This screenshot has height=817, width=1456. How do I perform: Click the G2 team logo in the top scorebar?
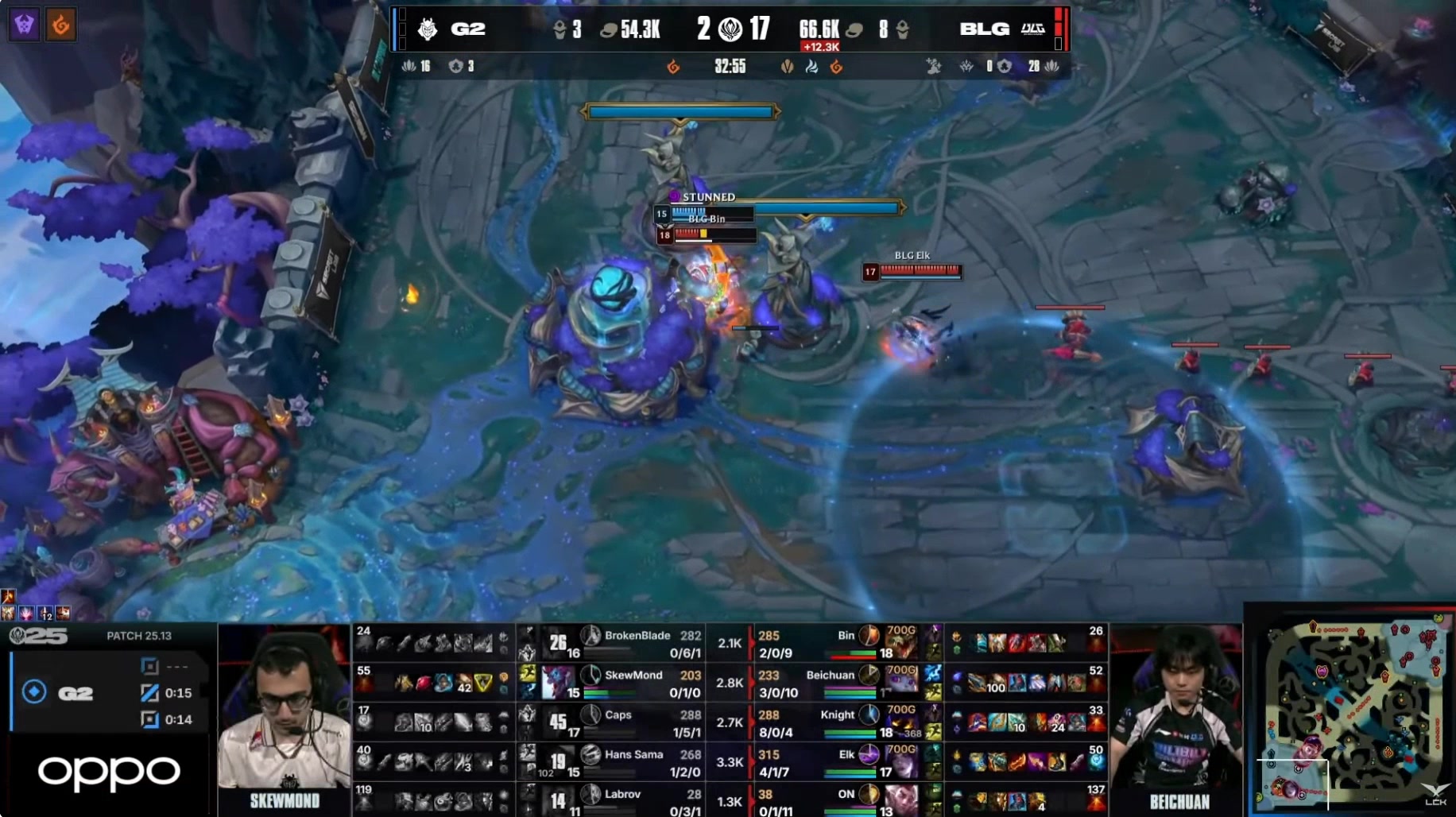coord(428,29)
